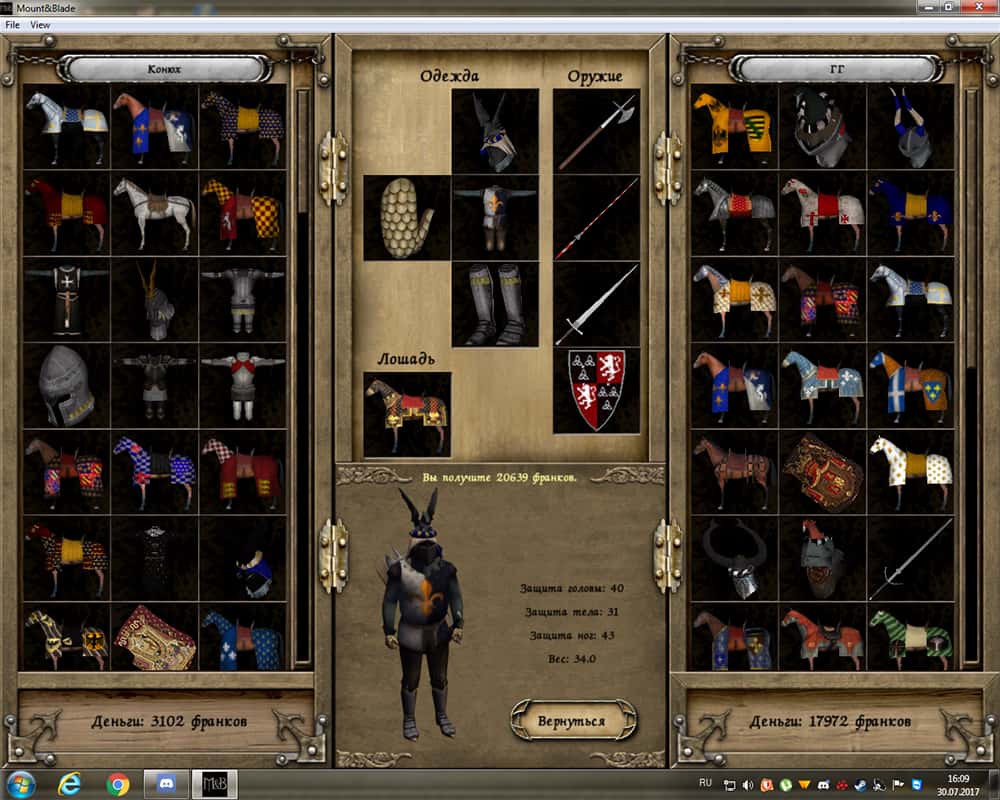Select the equipped horned helmet slot
The image size is (1000, 800).
pos(495,132)
